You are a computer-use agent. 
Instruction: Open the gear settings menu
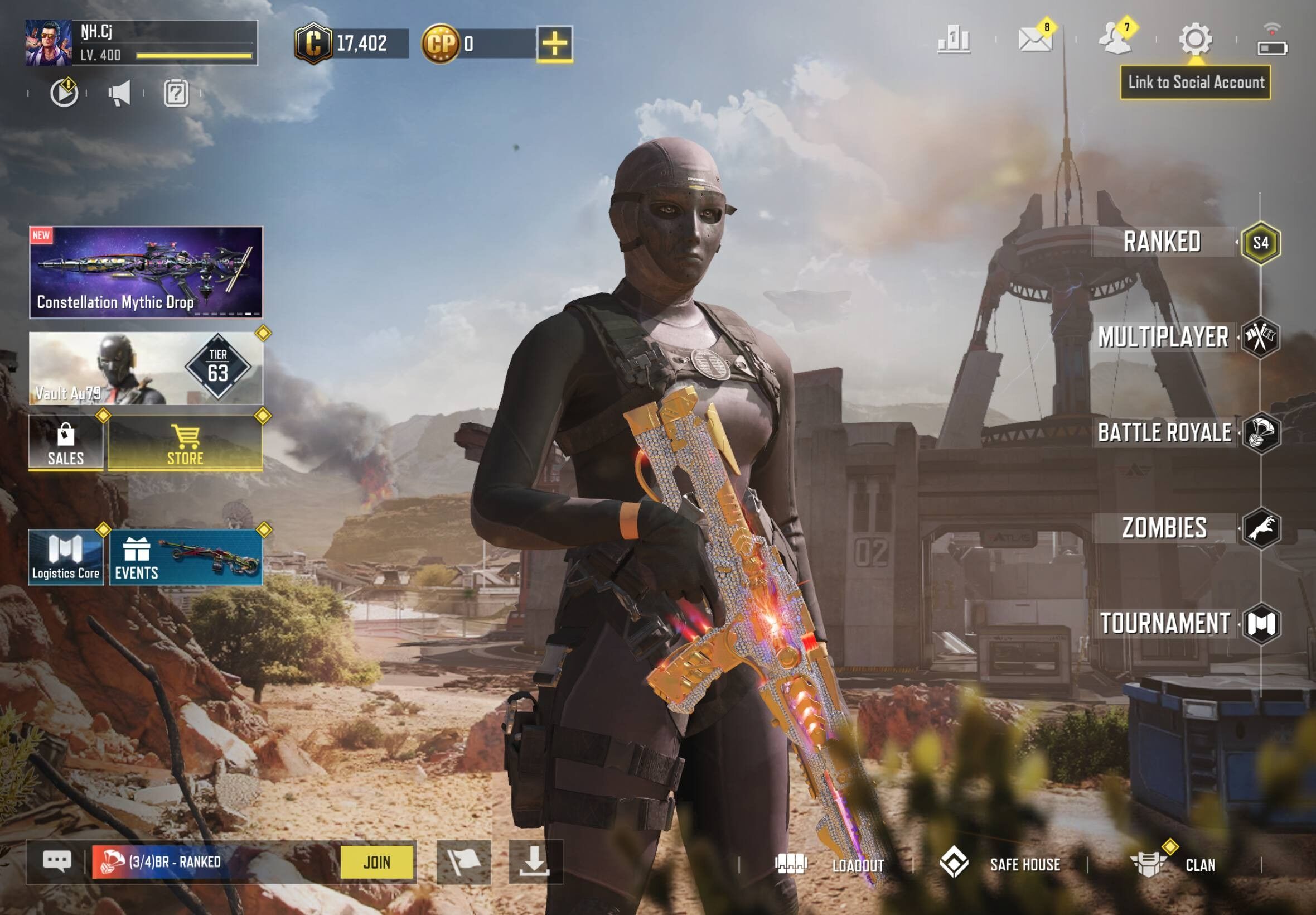(1195, 39)
